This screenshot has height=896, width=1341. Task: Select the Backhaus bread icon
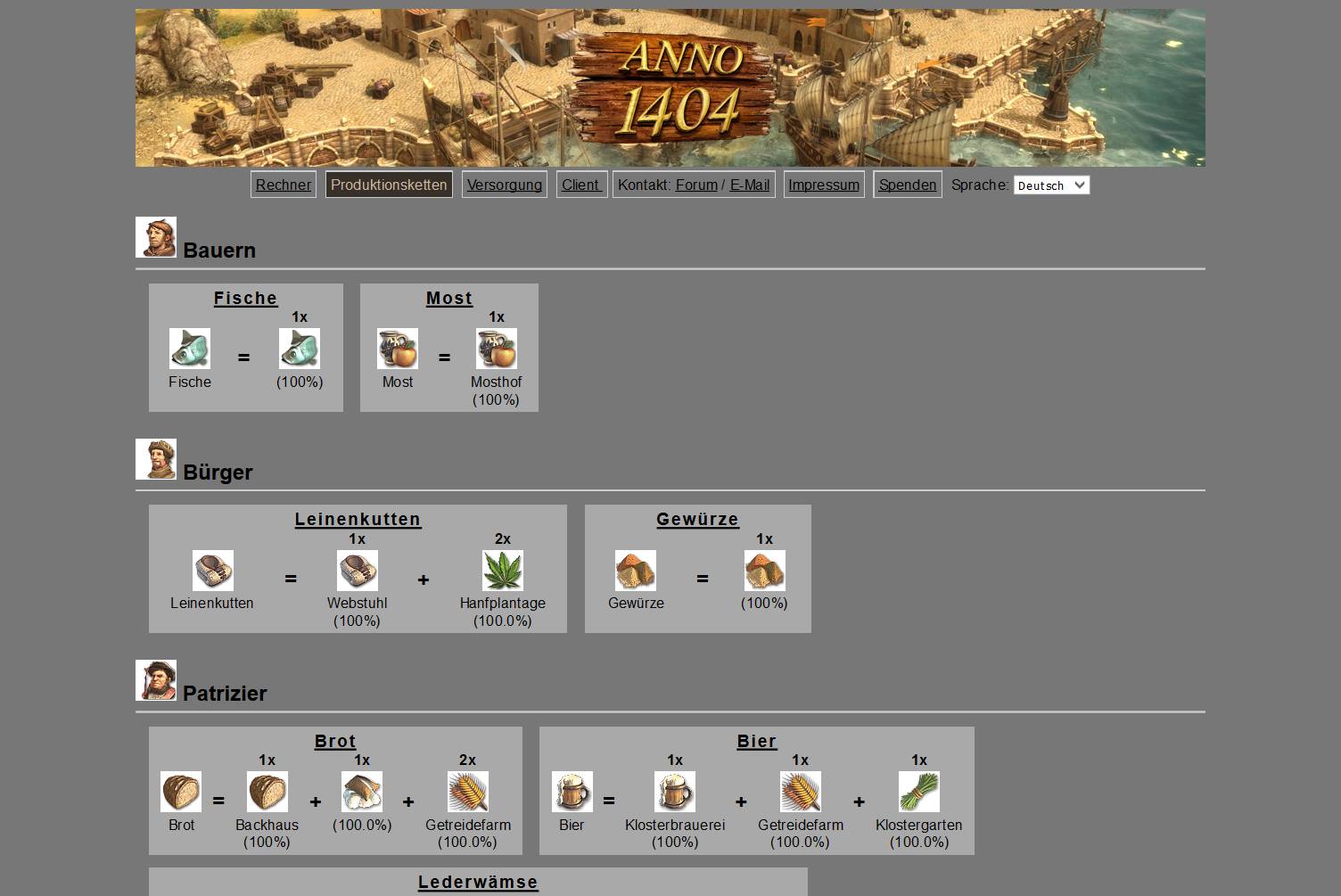point(267,792)
